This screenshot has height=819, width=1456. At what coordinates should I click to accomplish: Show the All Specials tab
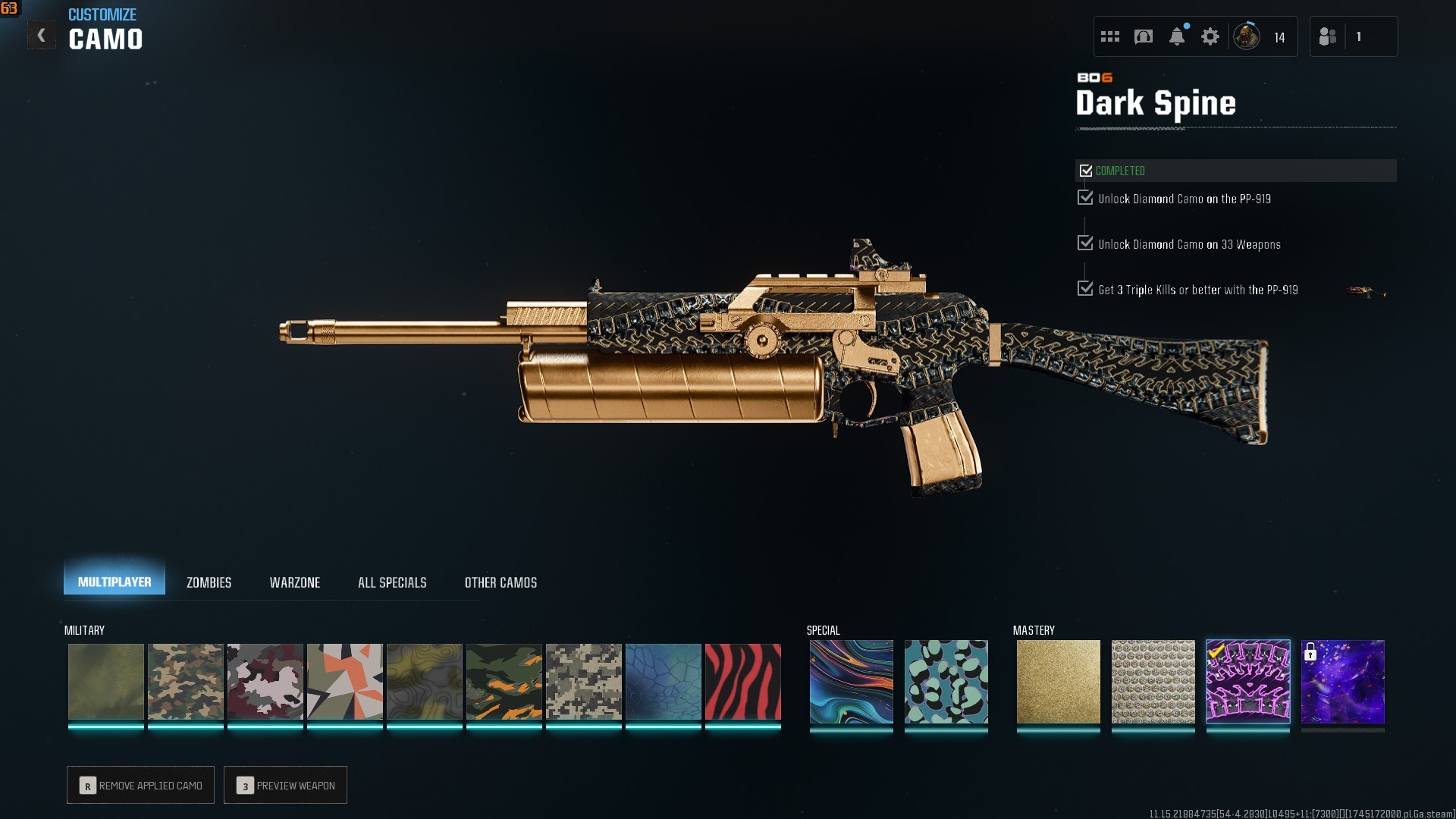[392, 582]
